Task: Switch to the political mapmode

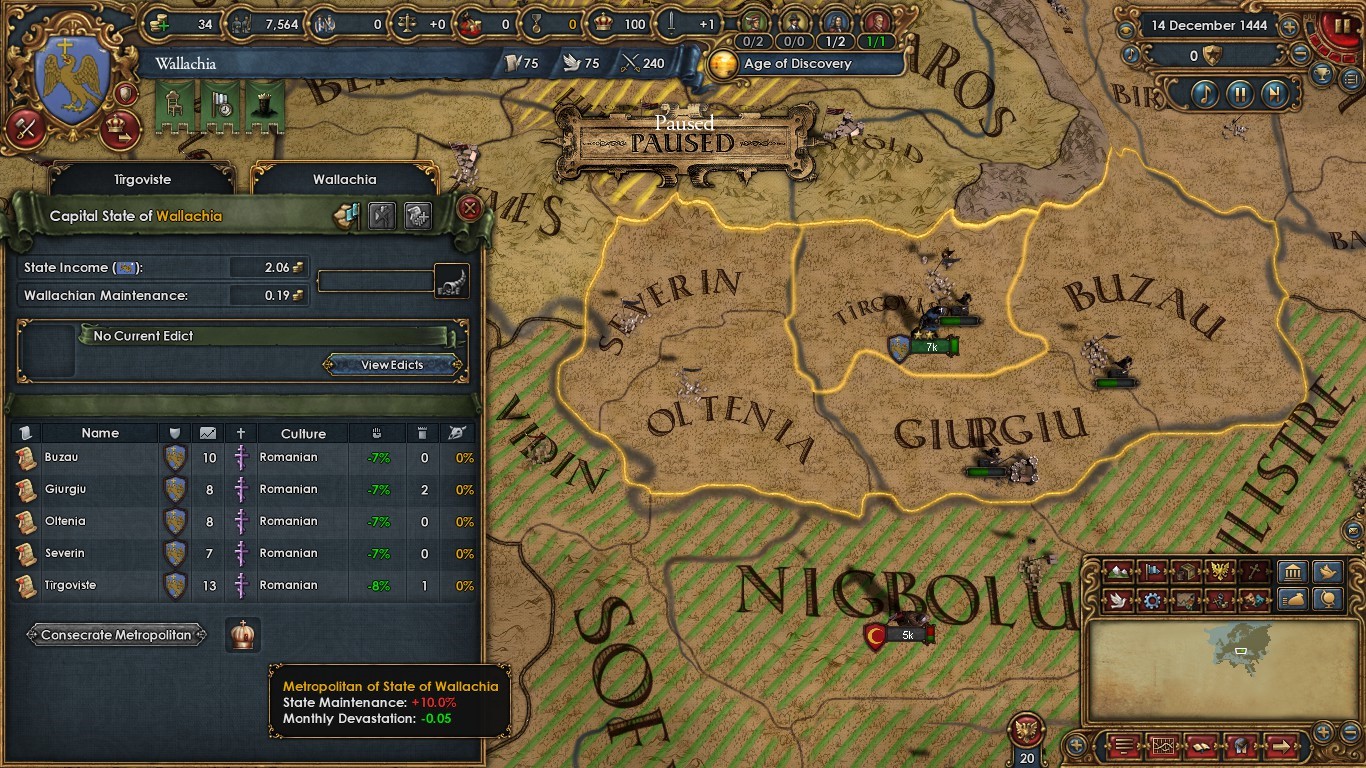Action: [1151, 572]
